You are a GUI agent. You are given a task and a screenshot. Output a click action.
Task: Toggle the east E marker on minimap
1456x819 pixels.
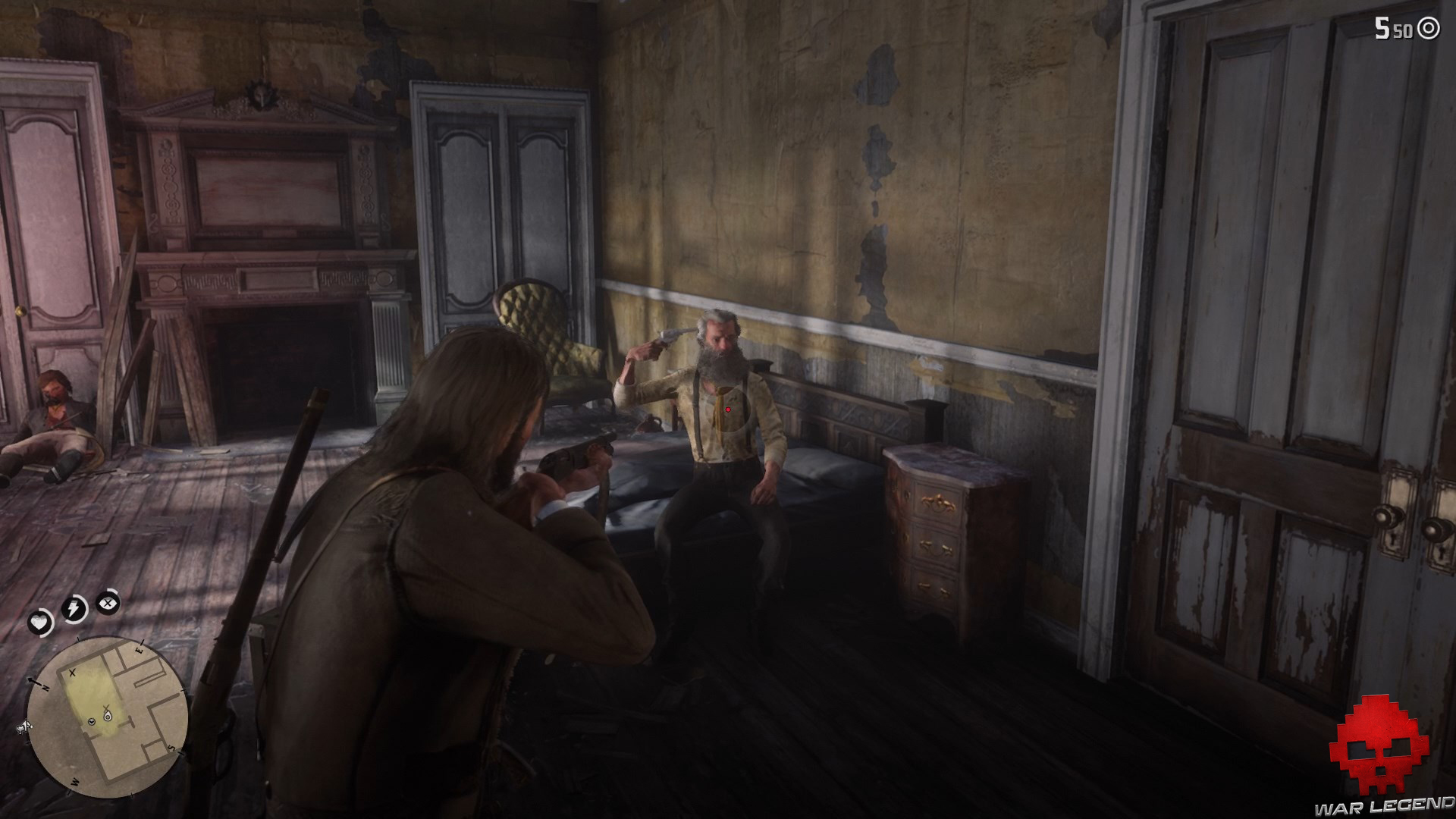click(x=140, y=649)
